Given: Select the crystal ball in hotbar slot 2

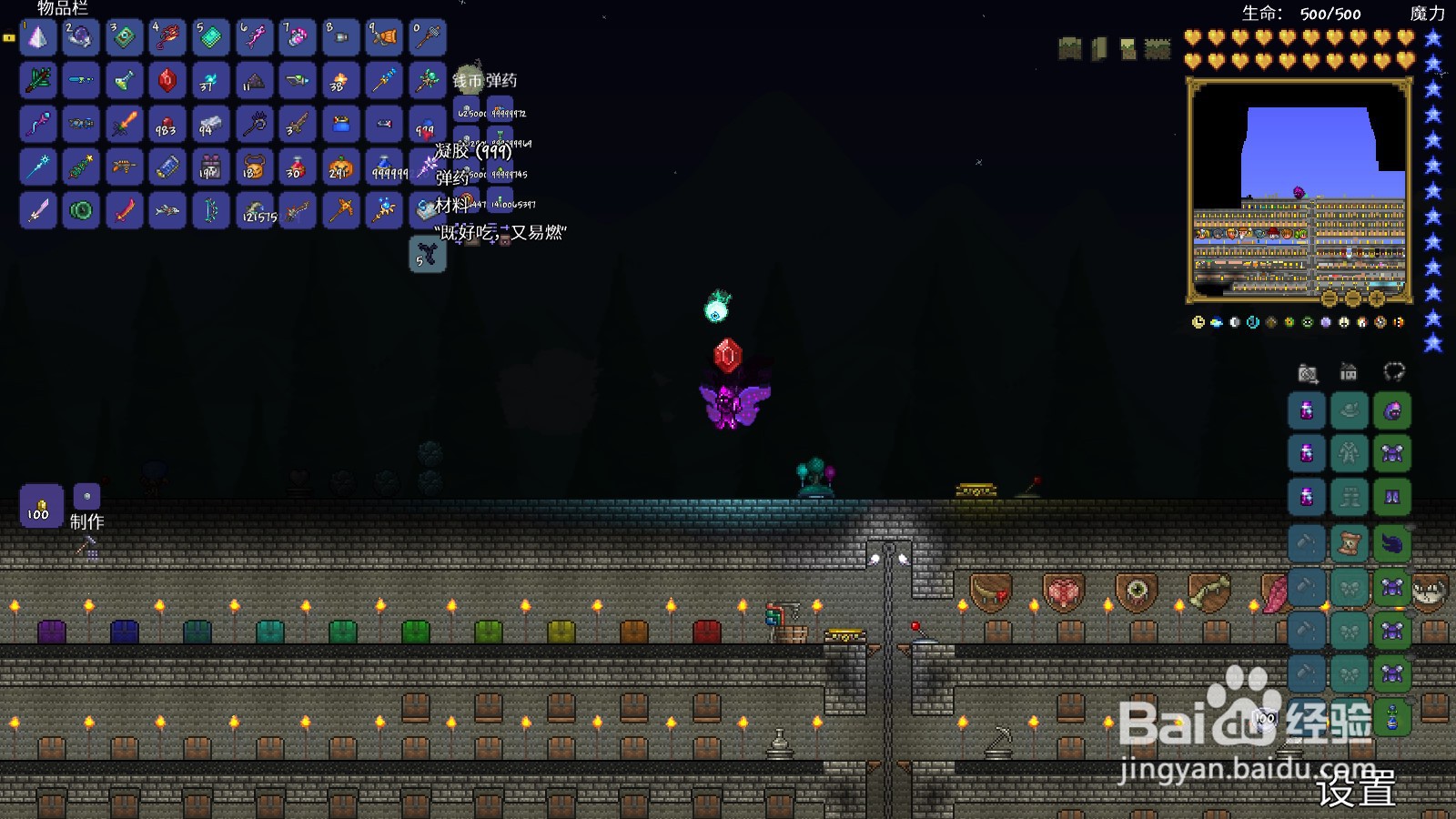Looking at the screenshot, I should click(81, 37).
